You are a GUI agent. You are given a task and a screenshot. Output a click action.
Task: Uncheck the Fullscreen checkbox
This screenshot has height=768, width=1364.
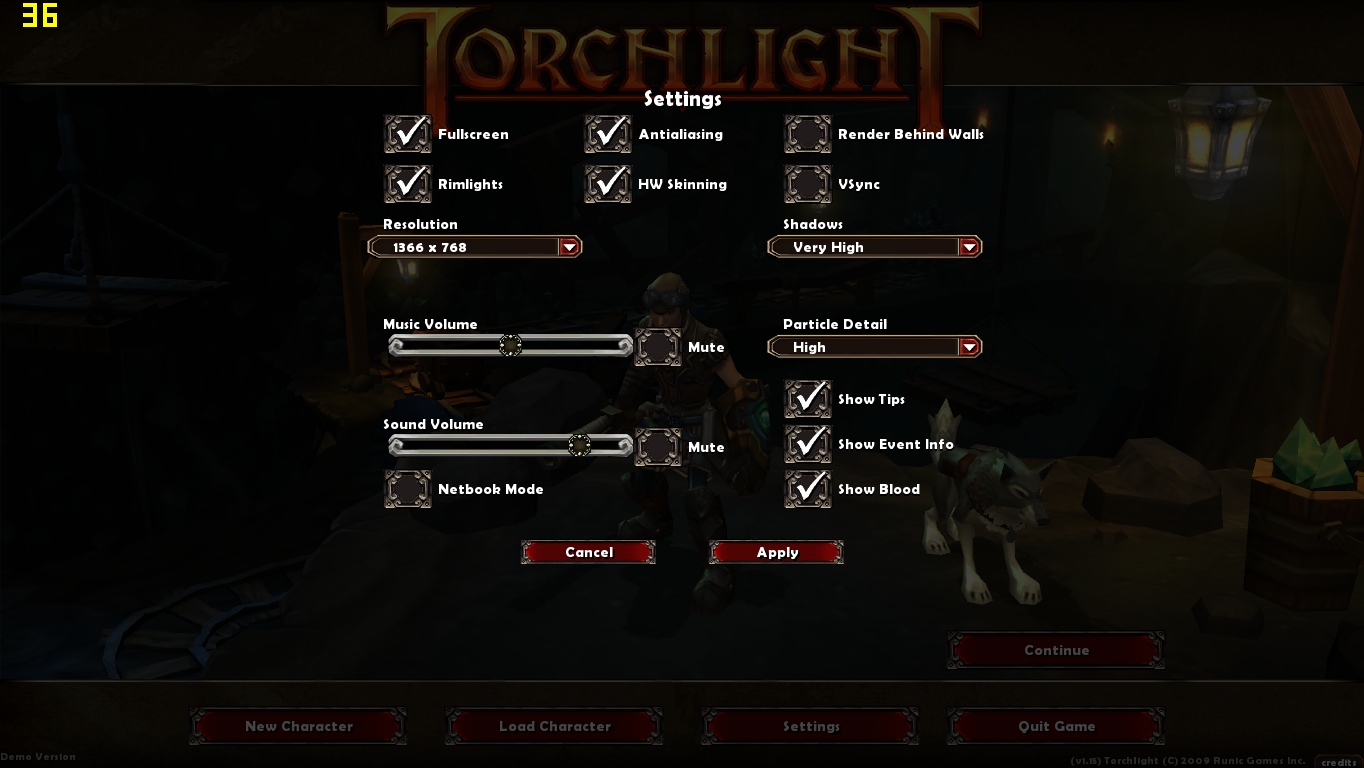point(407,133)
